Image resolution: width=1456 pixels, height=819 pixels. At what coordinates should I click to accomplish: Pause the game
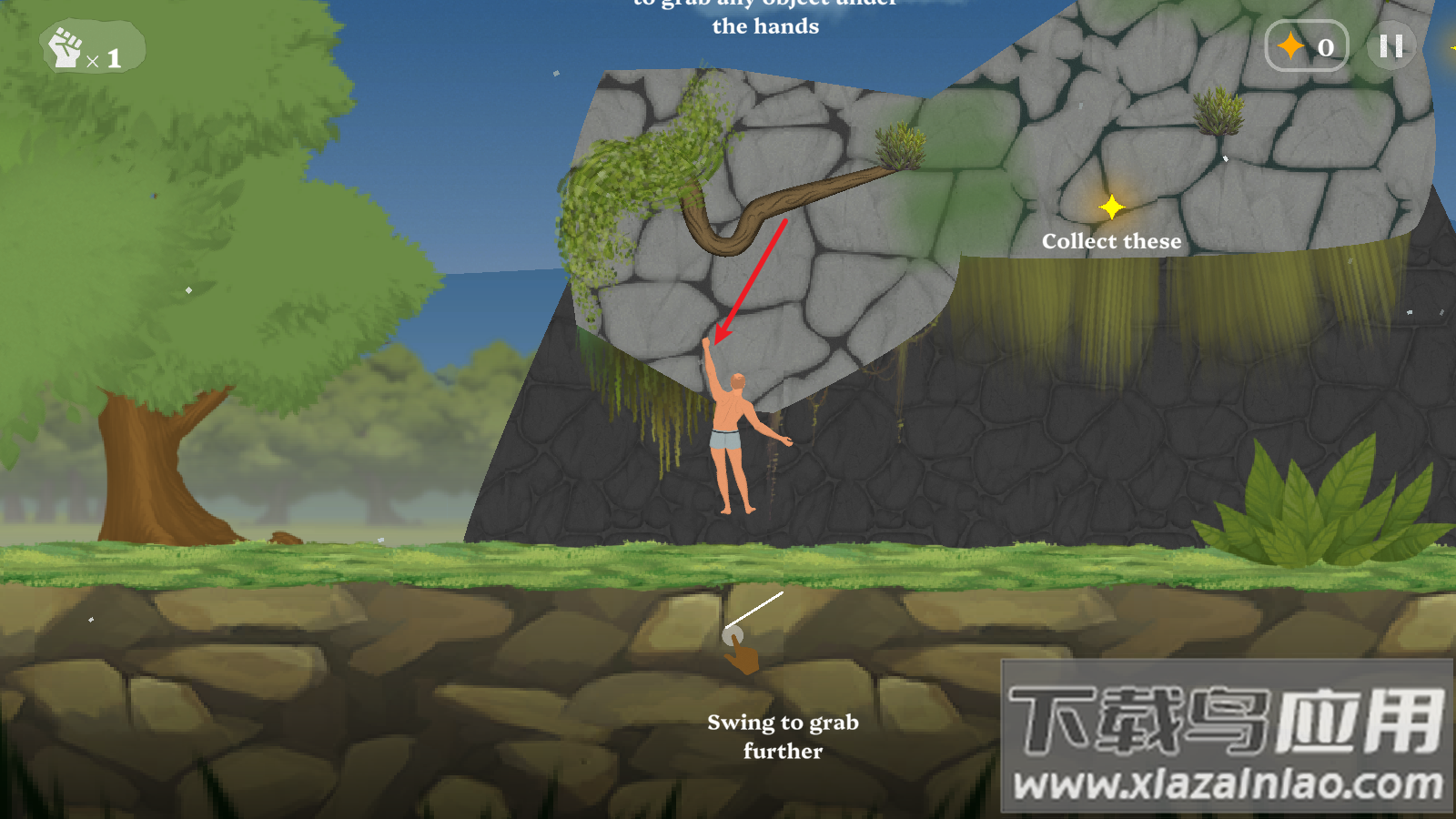pos(1390,46)
